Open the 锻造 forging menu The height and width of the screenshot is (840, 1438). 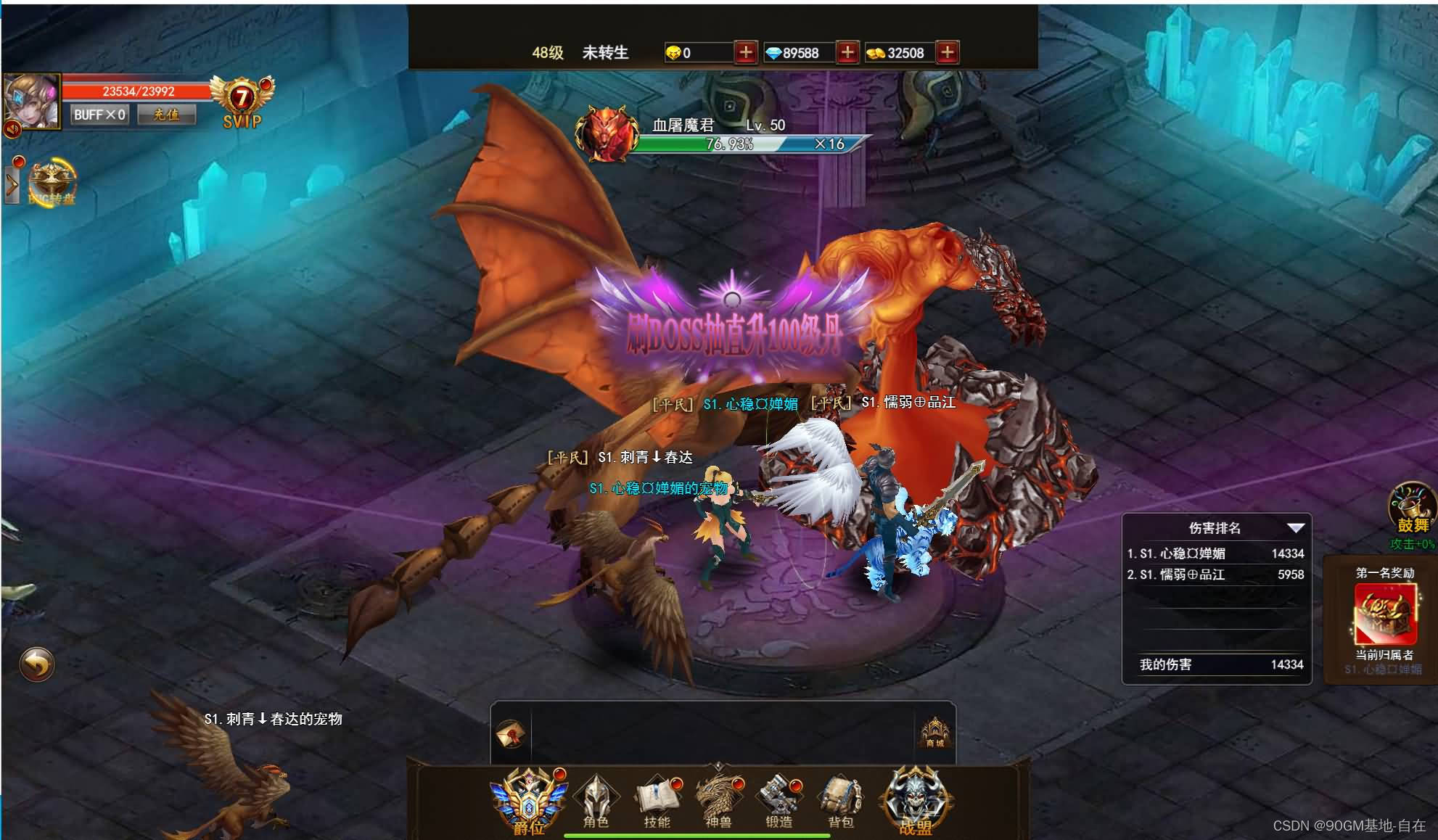(x=778, y=802)
